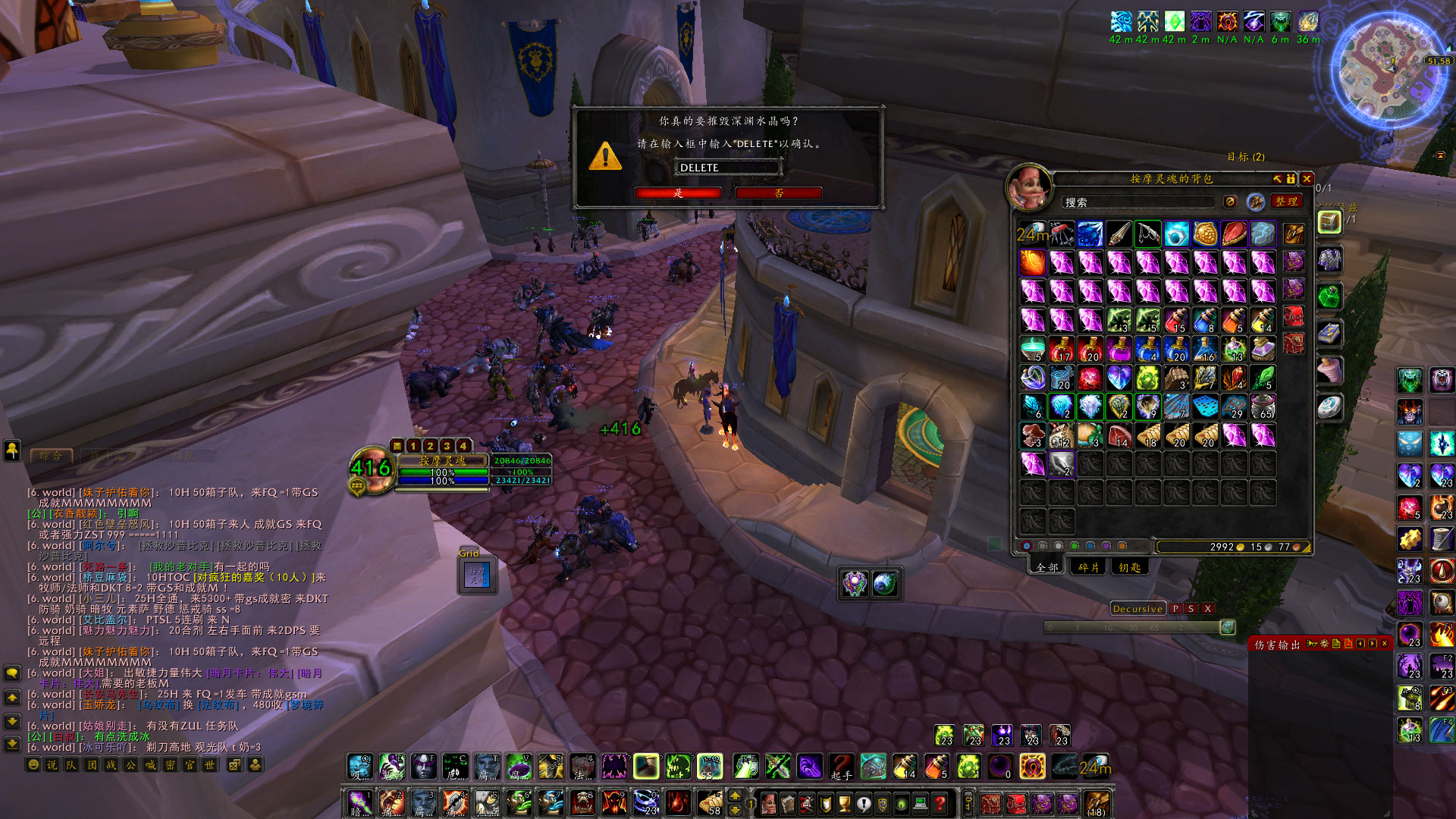The width and height of the screenshot is (1456, 819).
Task: Click the DELETE confirmation input field
Action: [726, 167]
